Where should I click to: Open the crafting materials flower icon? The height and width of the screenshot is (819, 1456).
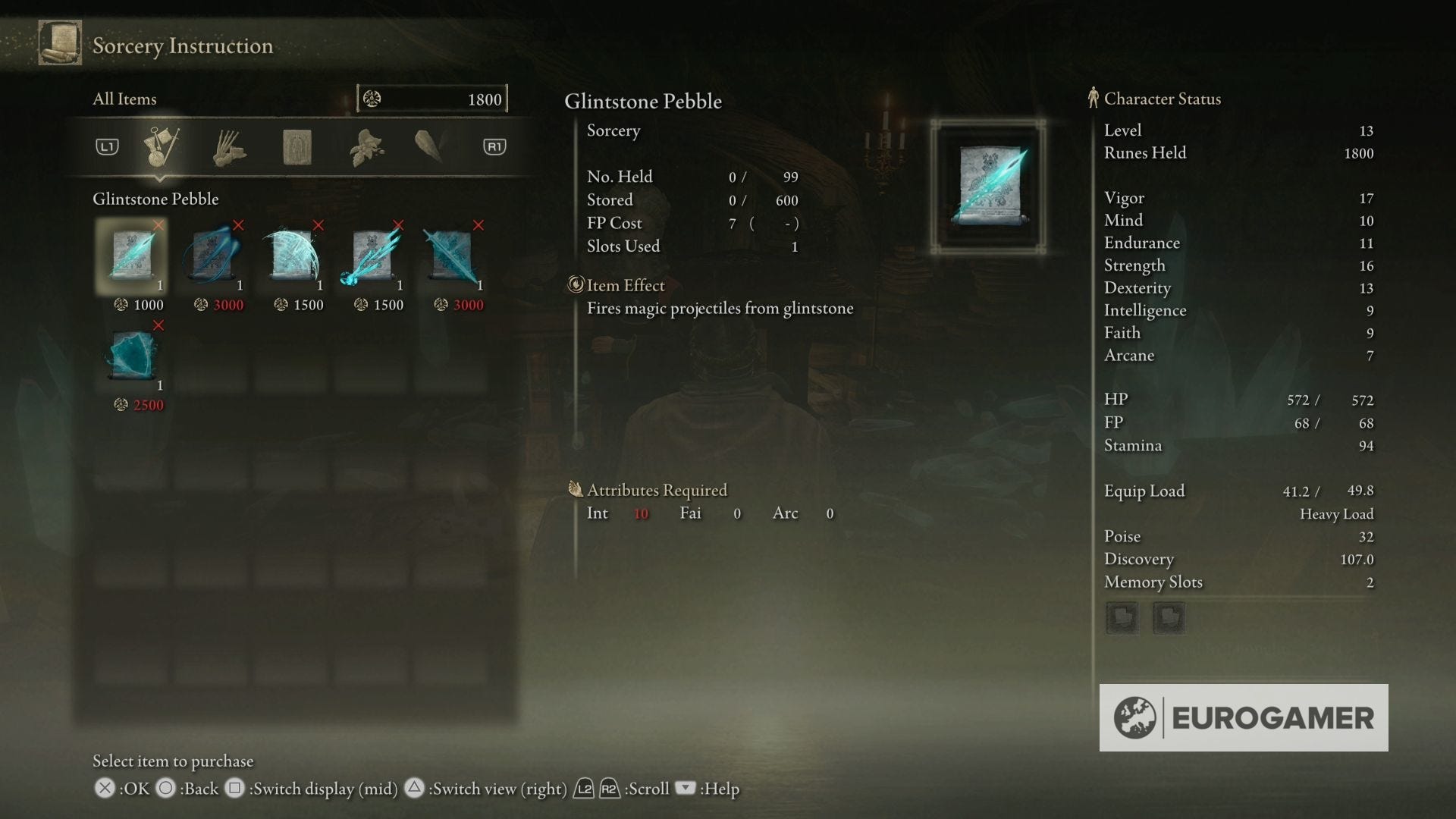(364, 146)
